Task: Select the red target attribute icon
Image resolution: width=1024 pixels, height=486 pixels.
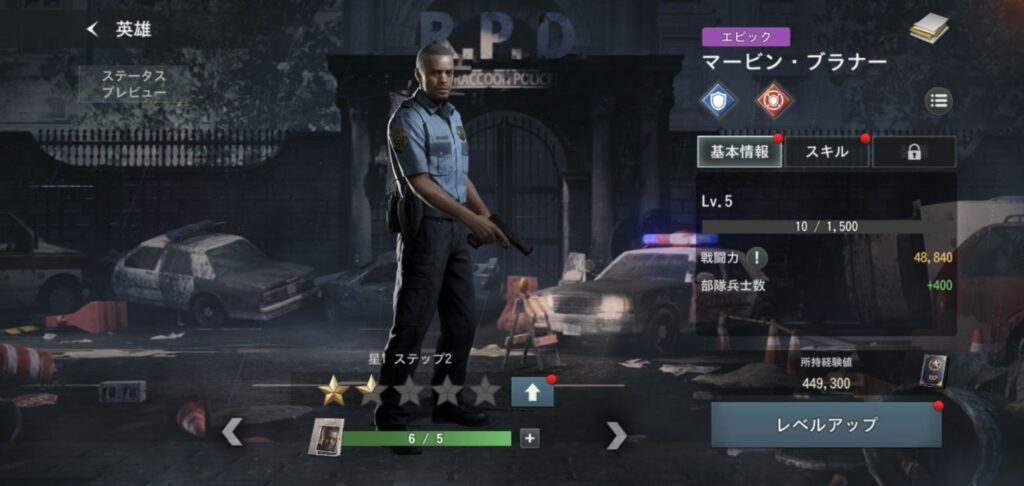Action: (x=770, y=99)
